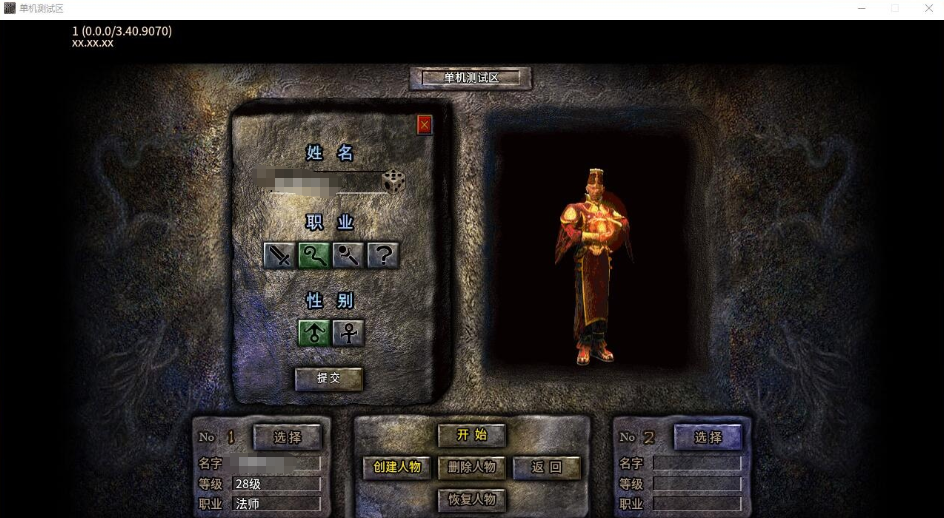This screenshot has width=944, height=518.
Task: Delete a character with 删除人物
Action: pyautogui.click(x=472, y=467)
